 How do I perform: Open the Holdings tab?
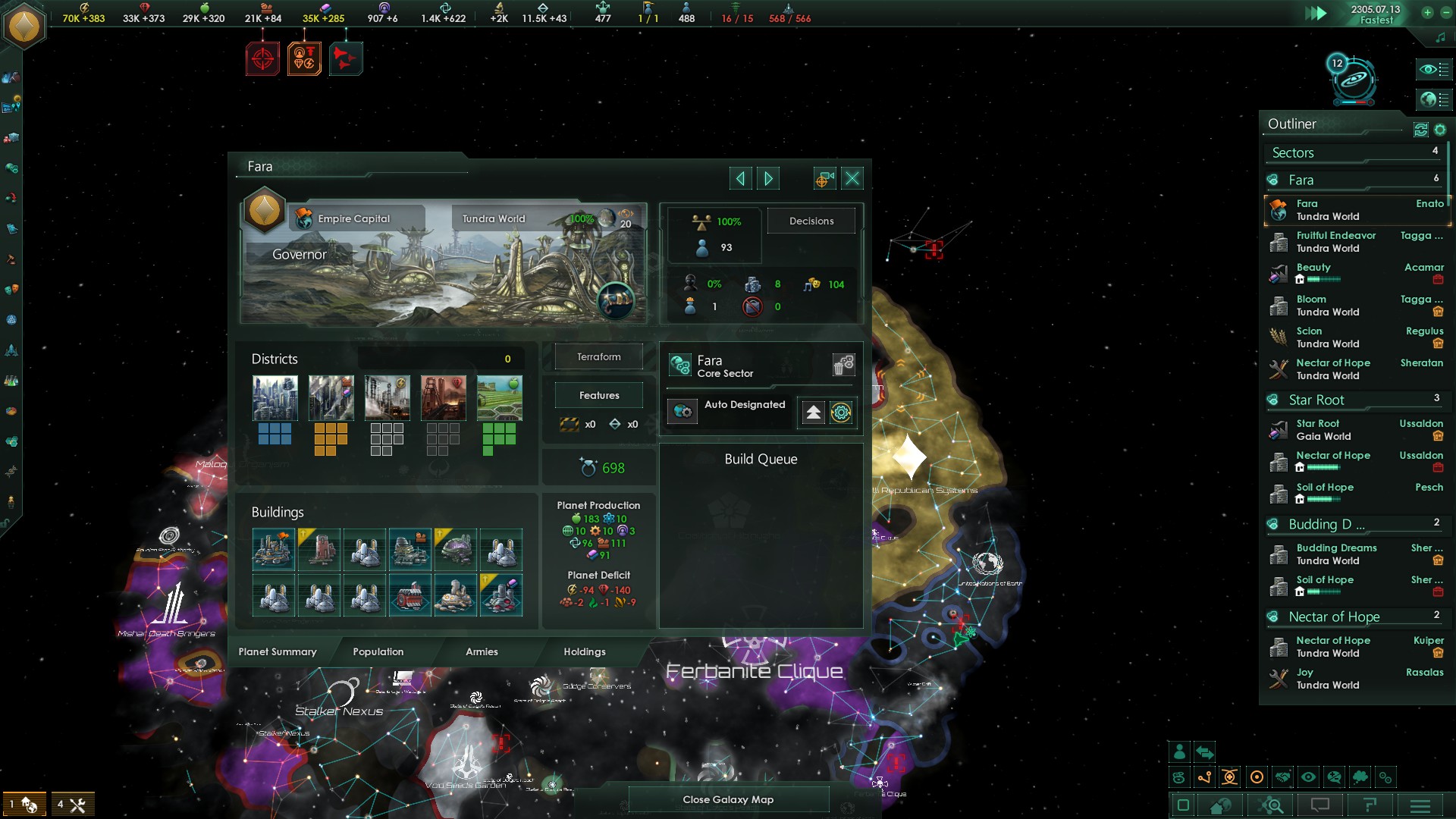pyautogui.click(x=585, y=651)
